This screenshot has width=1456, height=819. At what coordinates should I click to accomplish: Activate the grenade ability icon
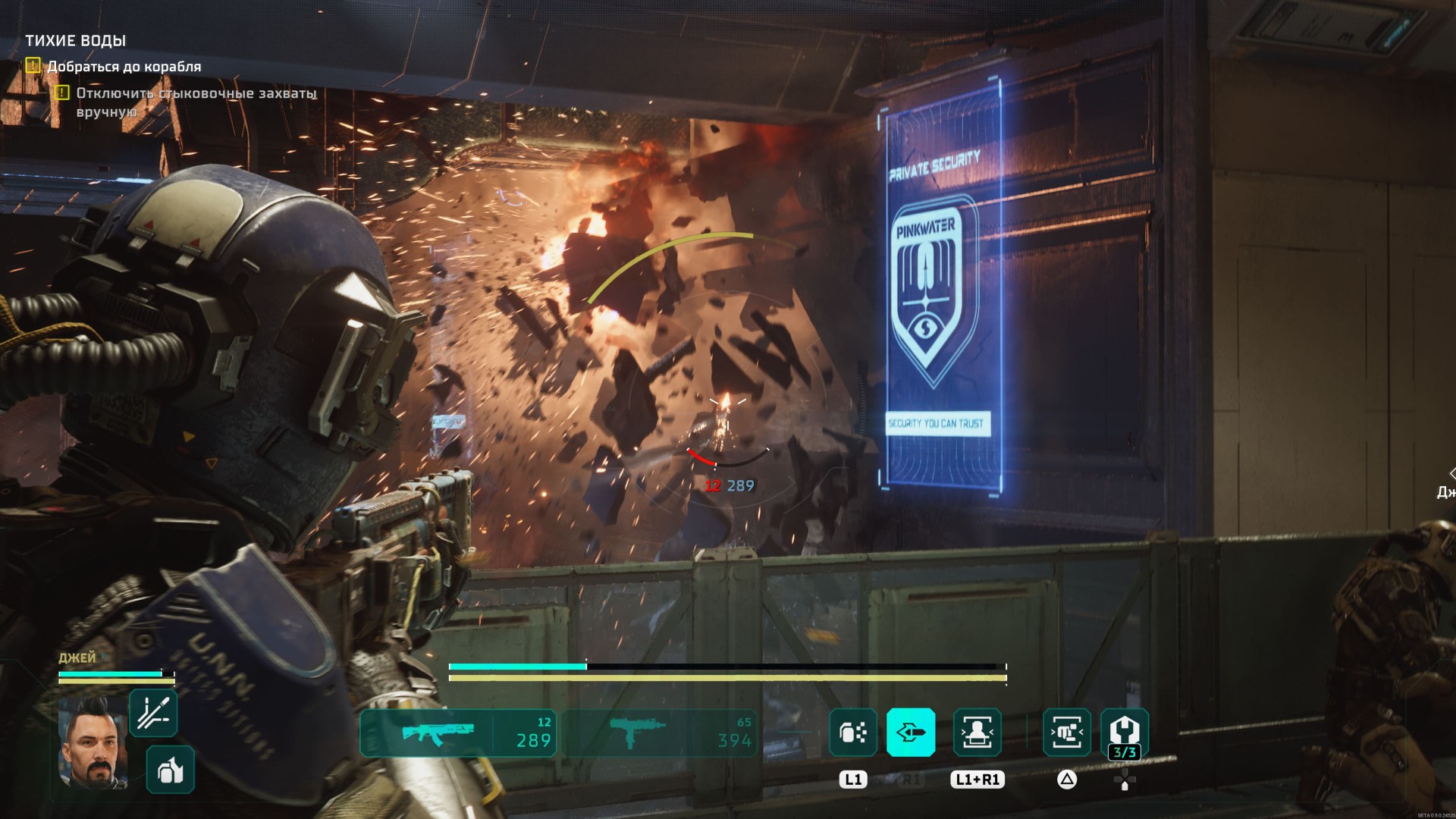(853, 733)
